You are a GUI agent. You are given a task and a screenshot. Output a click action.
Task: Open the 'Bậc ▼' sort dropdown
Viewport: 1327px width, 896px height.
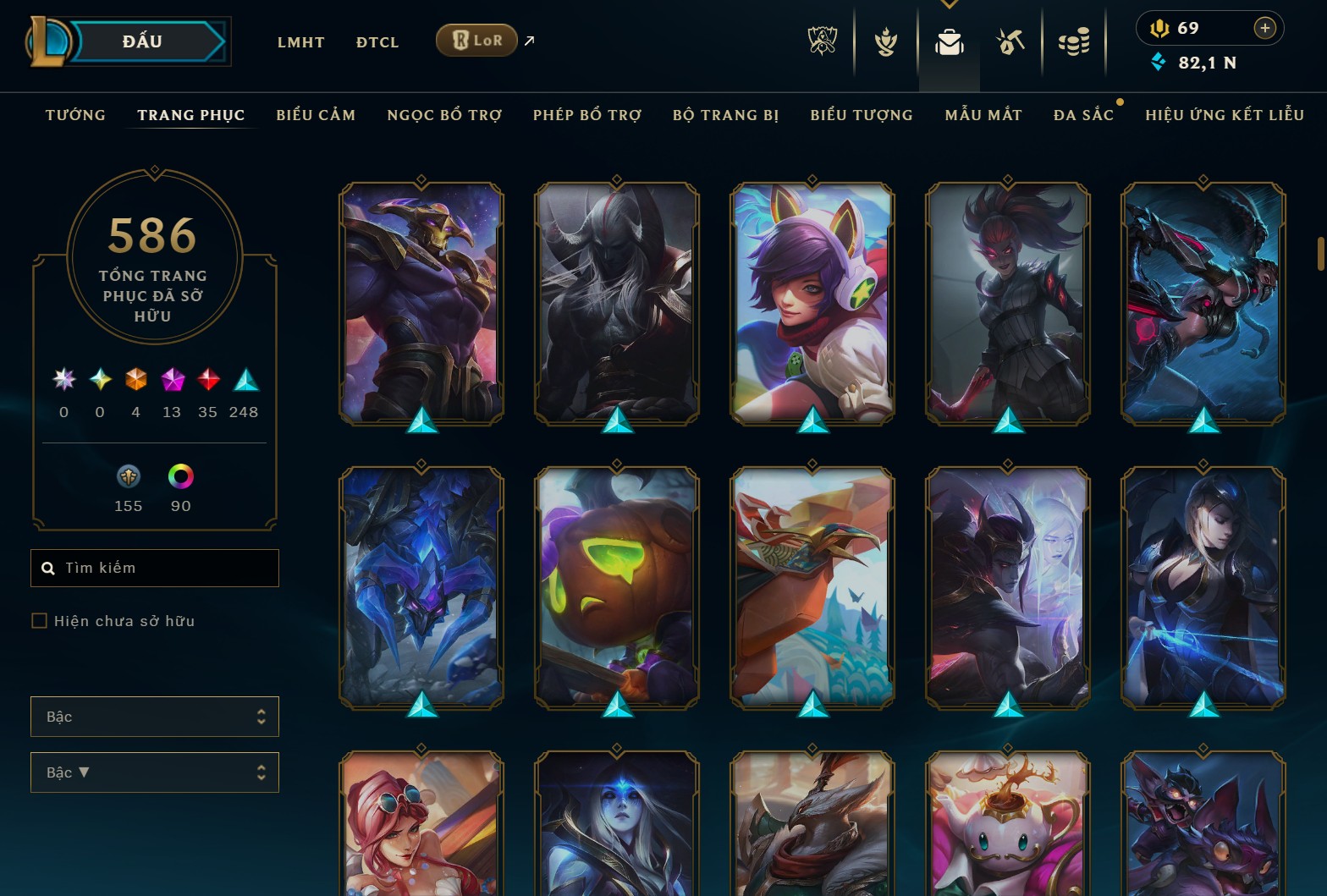(155, 772)
